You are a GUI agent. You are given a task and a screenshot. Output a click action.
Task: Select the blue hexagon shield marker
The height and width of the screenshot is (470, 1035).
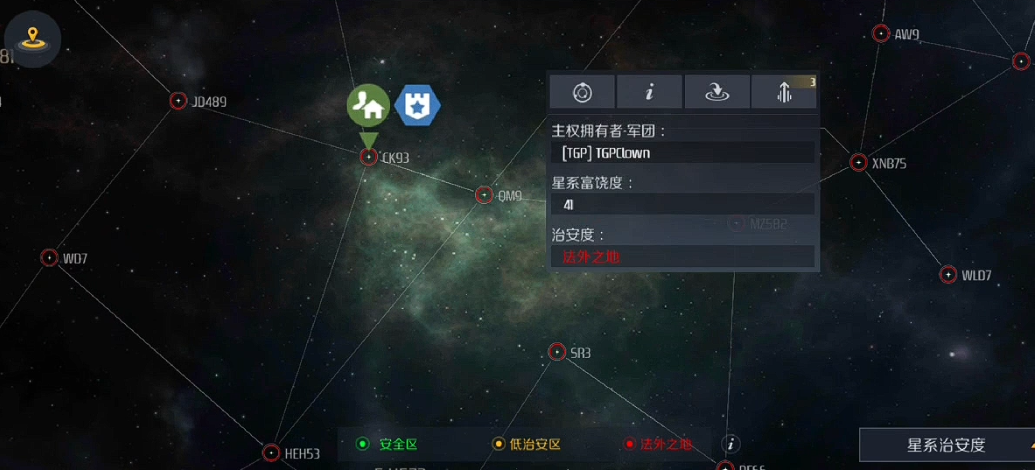[417, 105]
